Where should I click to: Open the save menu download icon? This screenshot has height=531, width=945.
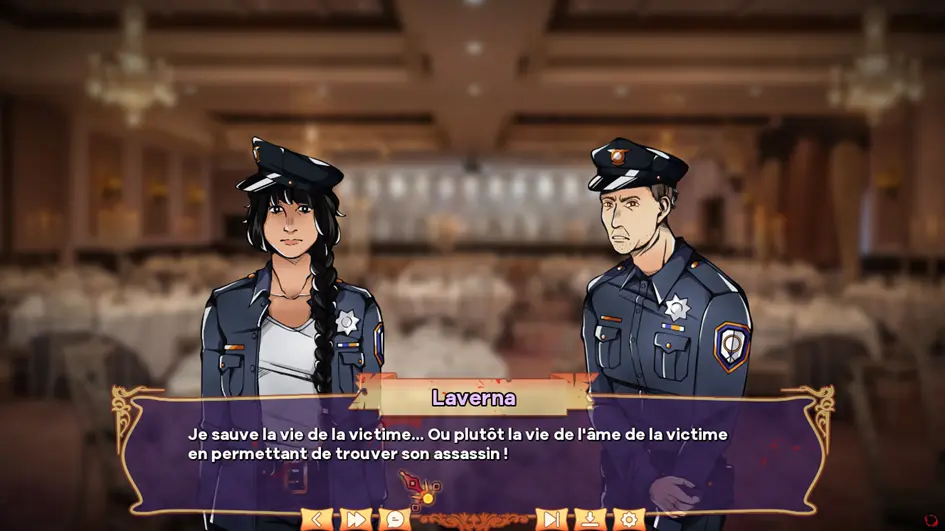tap(590, 519)
